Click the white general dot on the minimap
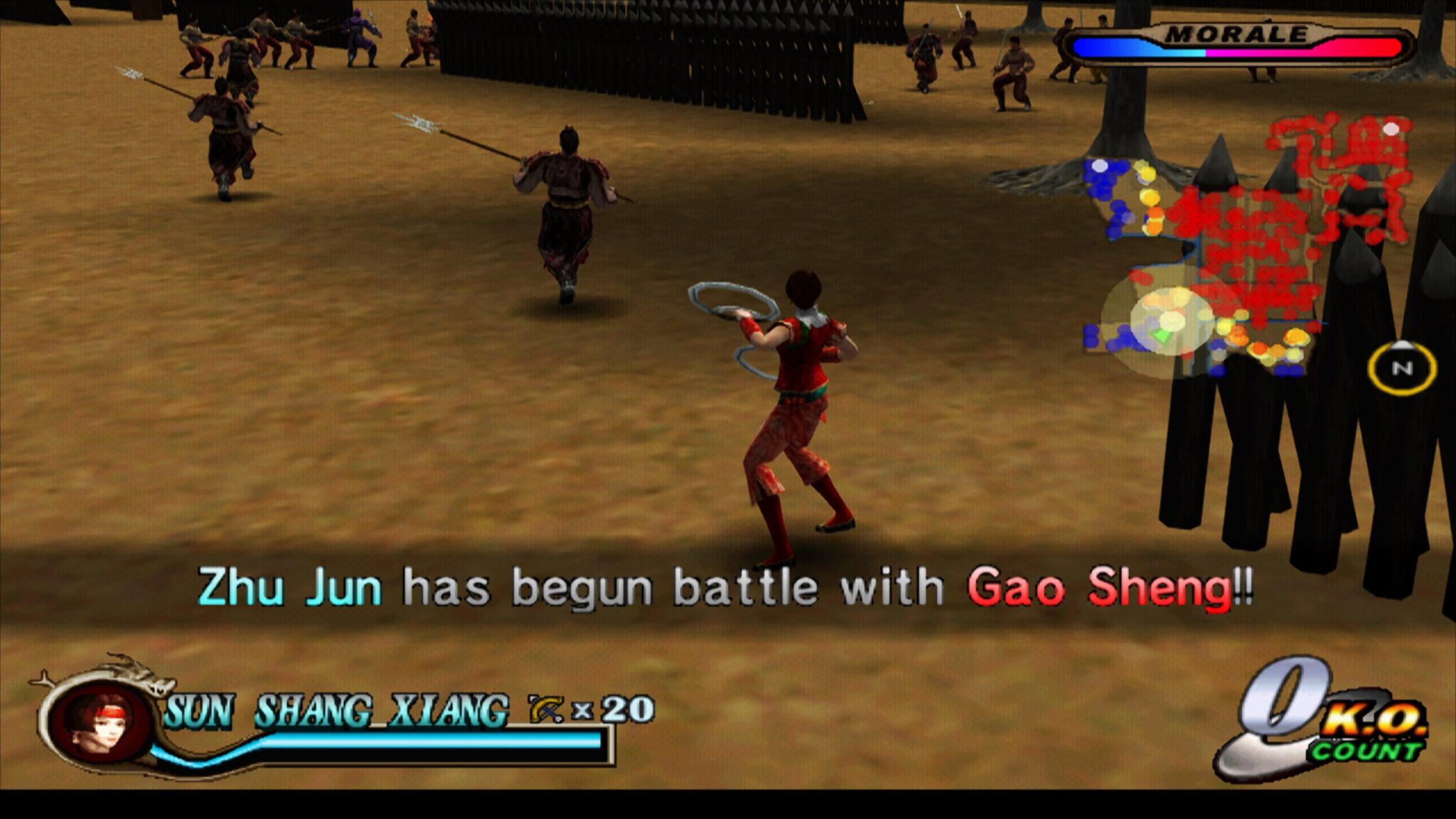The height and width of the screenshot is (819, 1456). [1391, 129]
